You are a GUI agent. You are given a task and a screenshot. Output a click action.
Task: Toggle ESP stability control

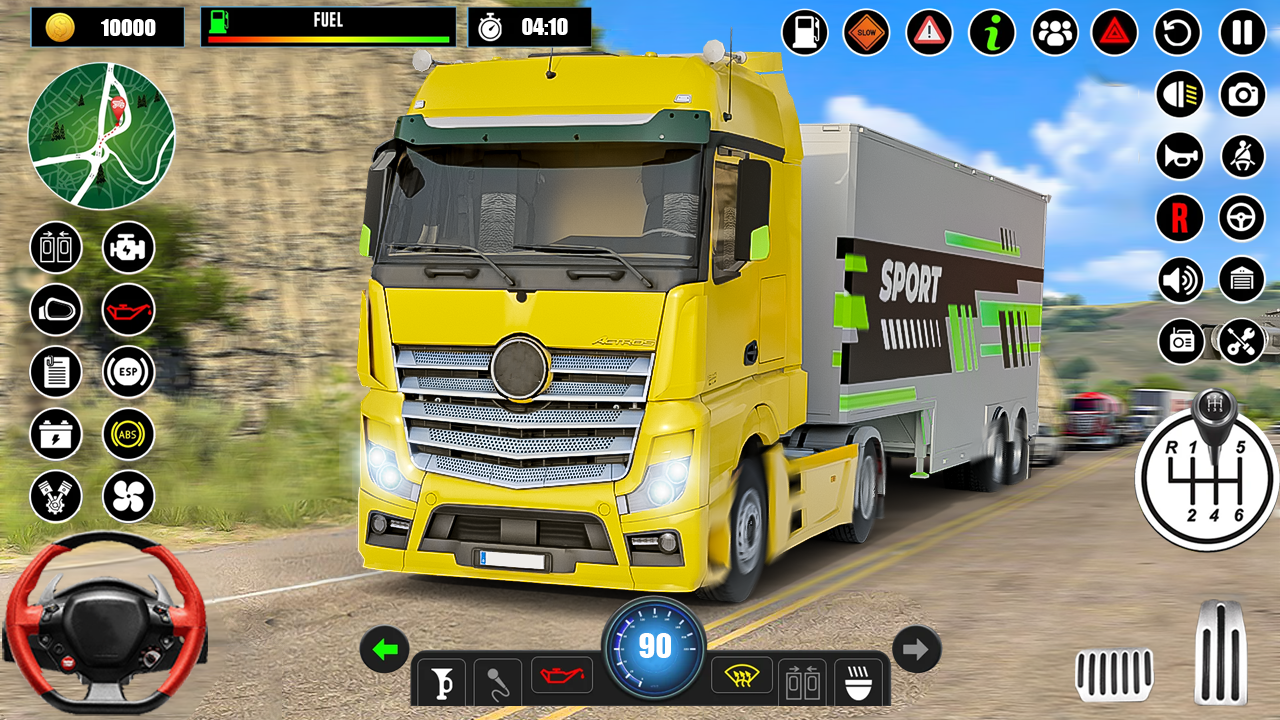tap(128, 372)
